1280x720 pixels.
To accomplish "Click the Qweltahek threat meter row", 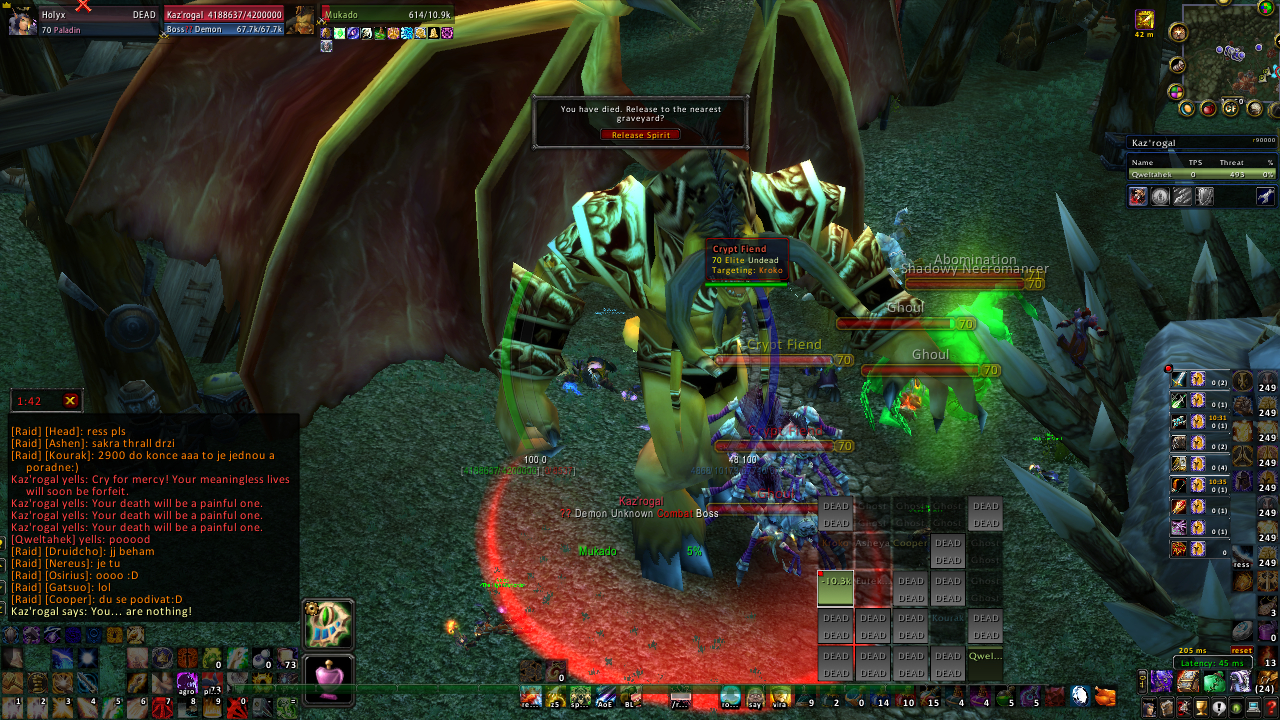I will (1202, 174).
